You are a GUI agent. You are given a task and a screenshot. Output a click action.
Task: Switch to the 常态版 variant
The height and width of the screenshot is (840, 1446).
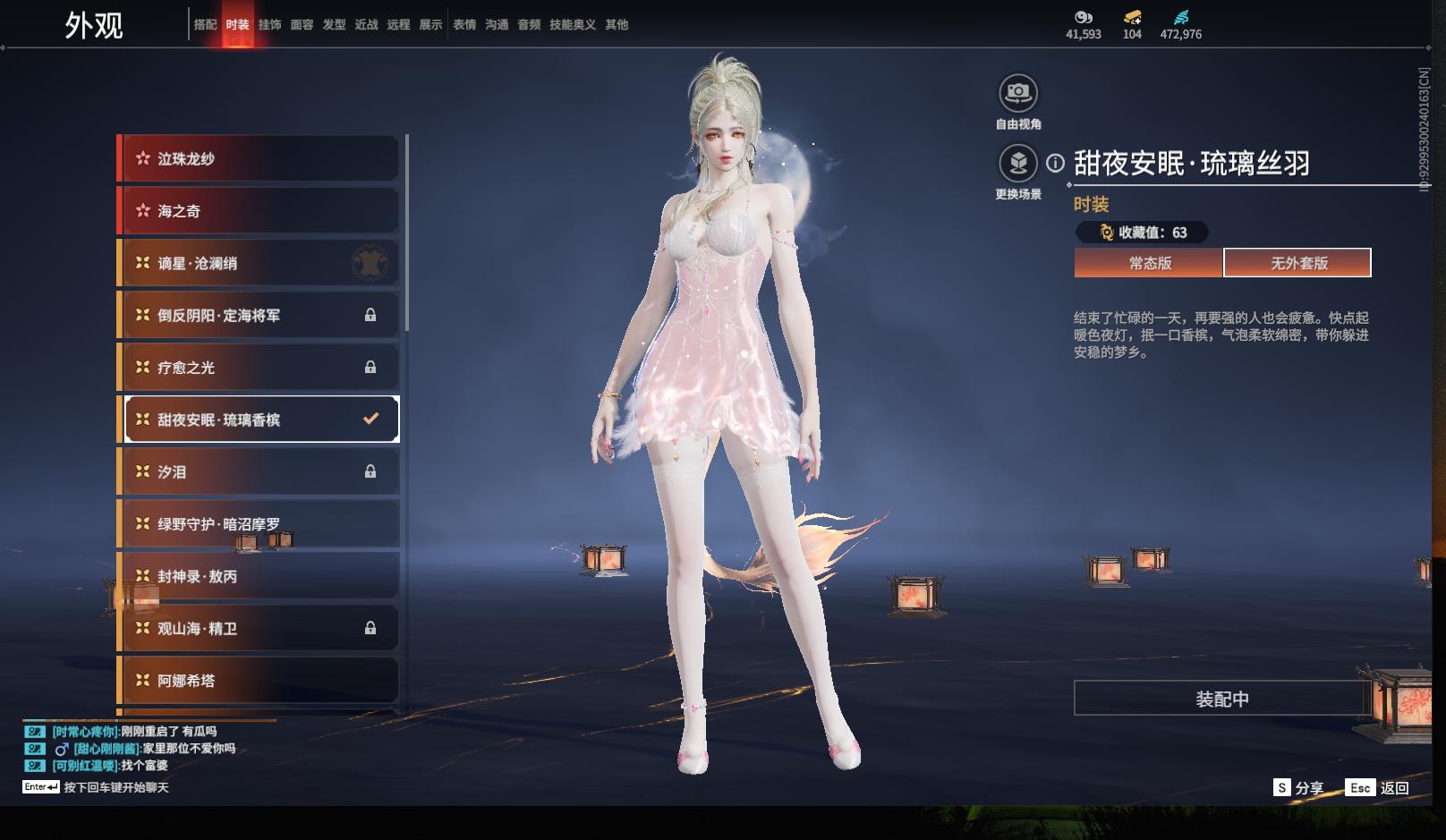coord(1149,263)
